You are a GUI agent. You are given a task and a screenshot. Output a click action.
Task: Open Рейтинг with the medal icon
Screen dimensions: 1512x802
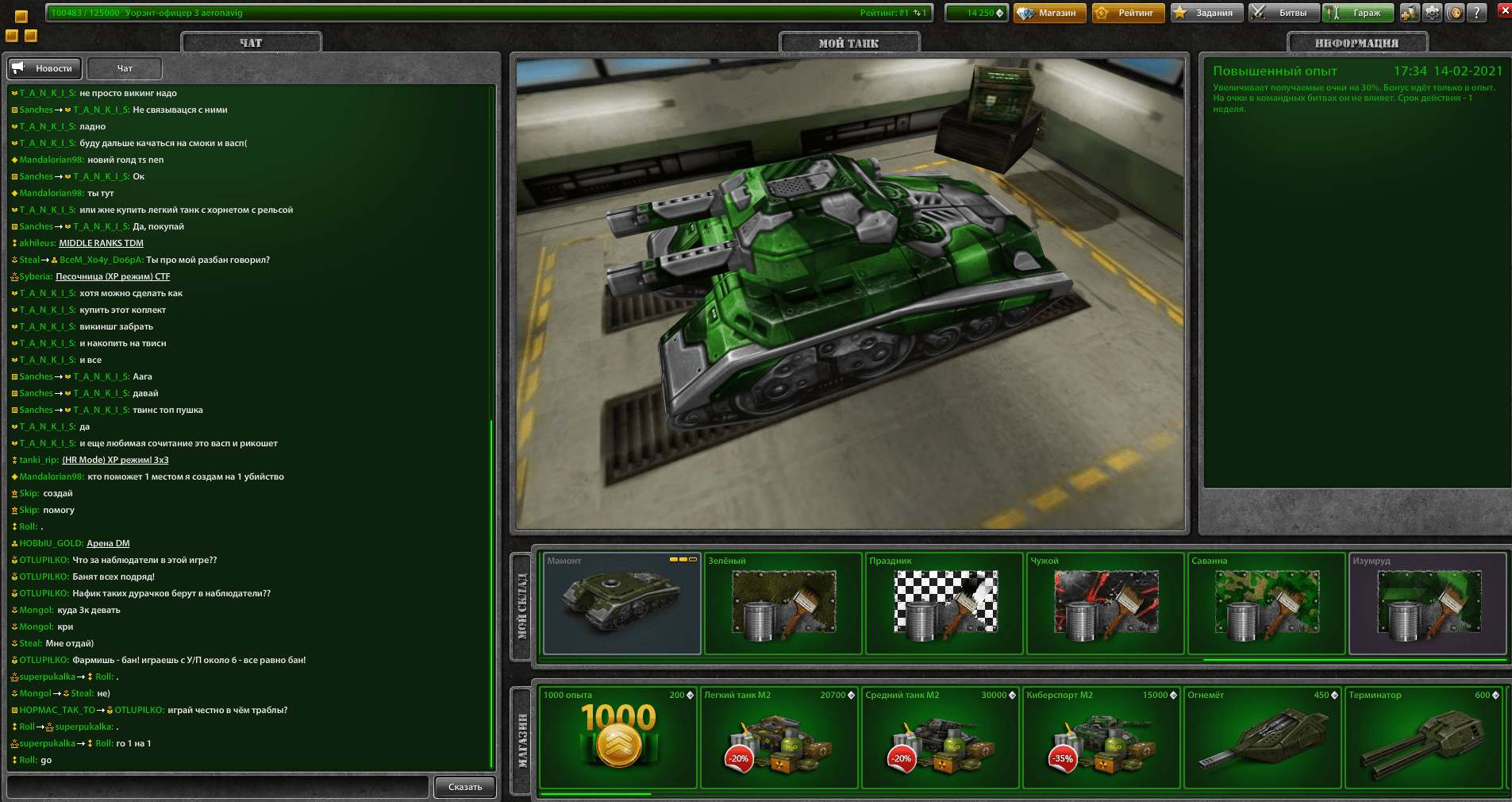point(1128,13)
